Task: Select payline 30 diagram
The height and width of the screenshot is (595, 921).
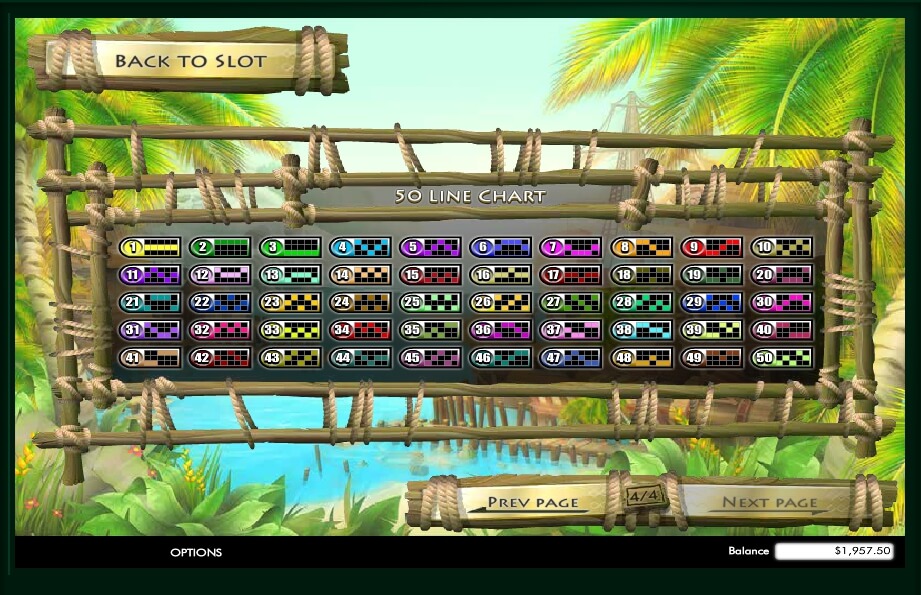Action: [781, 302]
